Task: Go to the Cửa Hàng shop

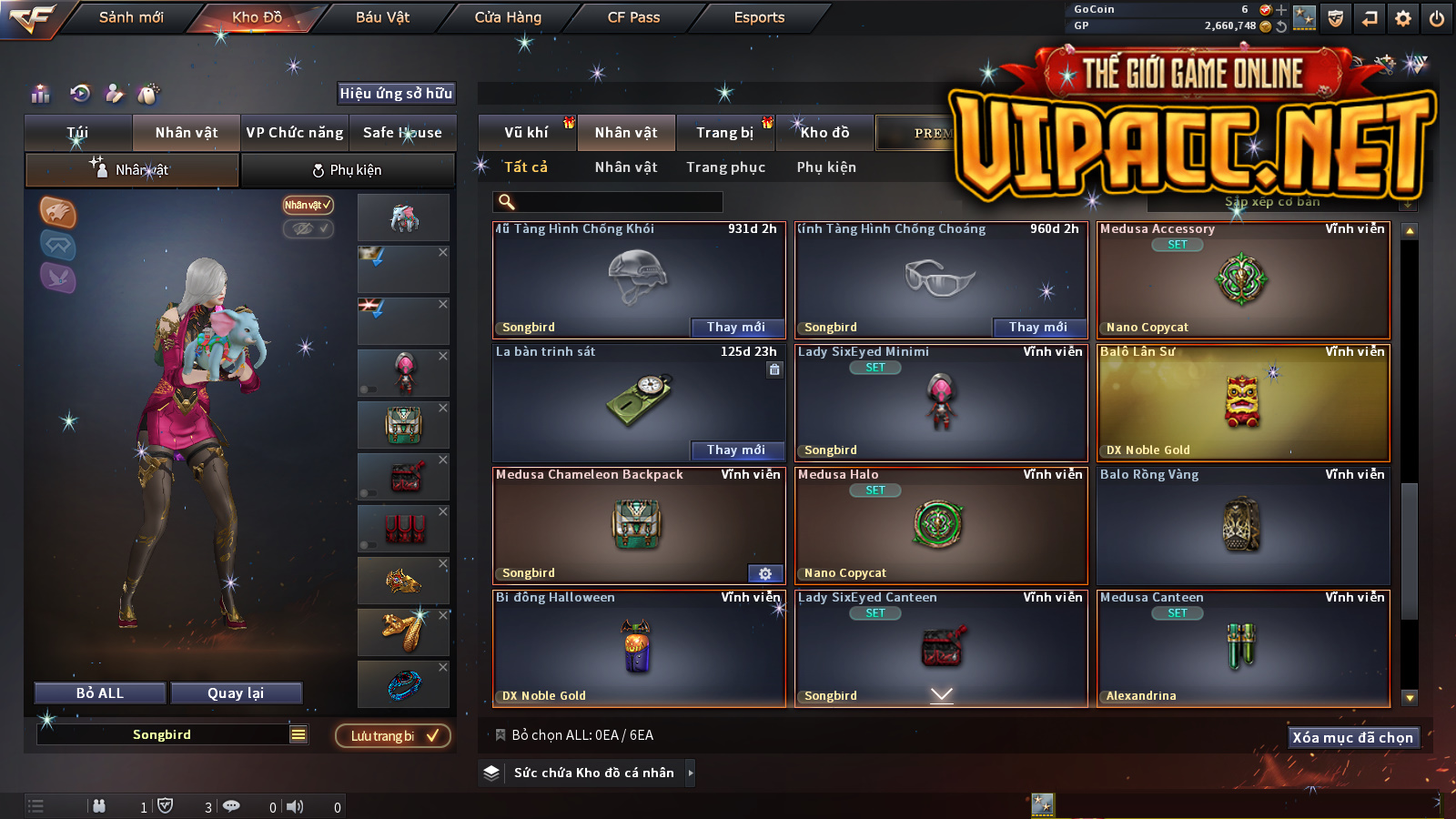Action: pyautogui.click(x=508, y=17)
